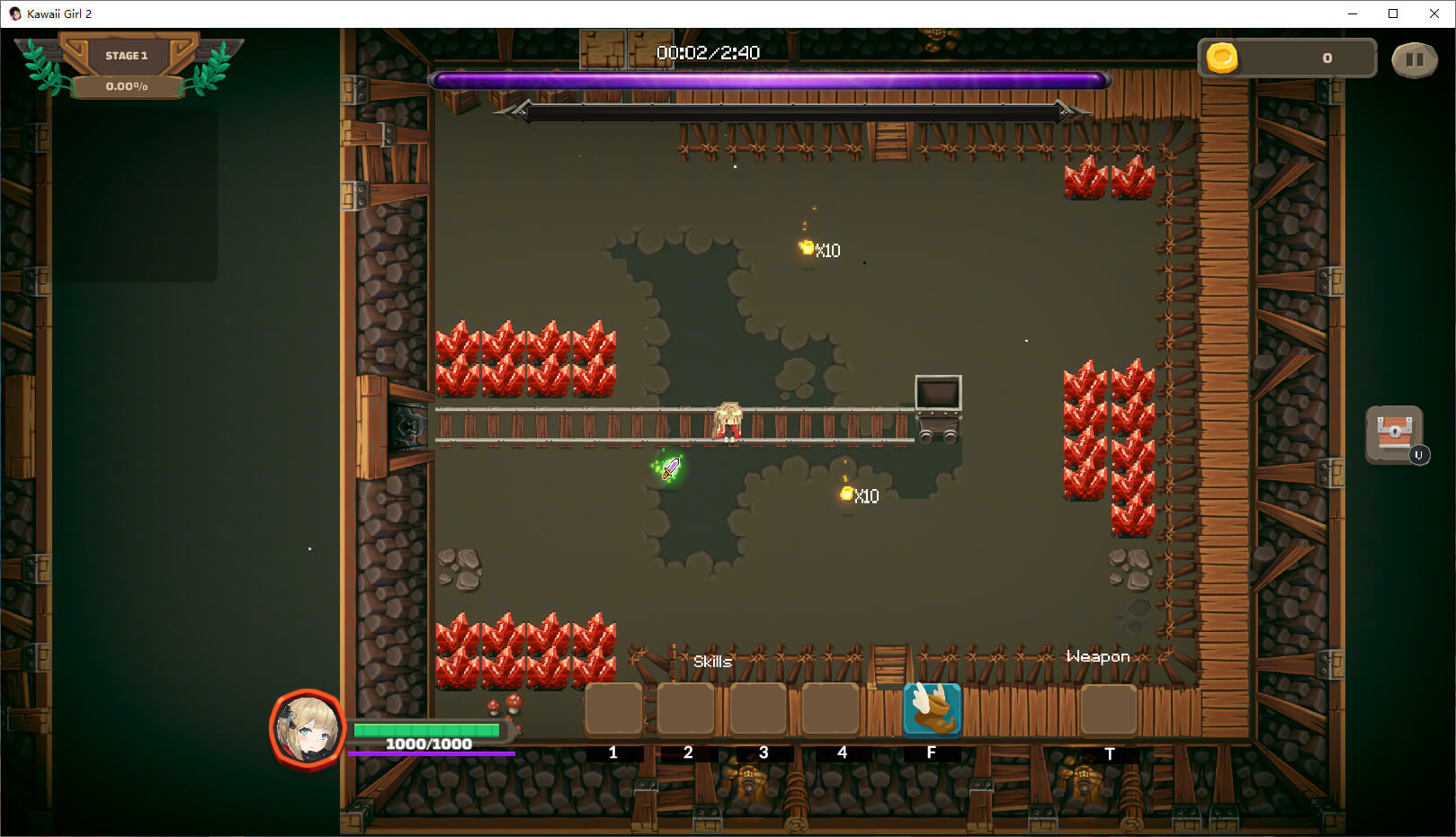Click the blonde girl character portrait

pyautogui.click(x=308, y=729)
